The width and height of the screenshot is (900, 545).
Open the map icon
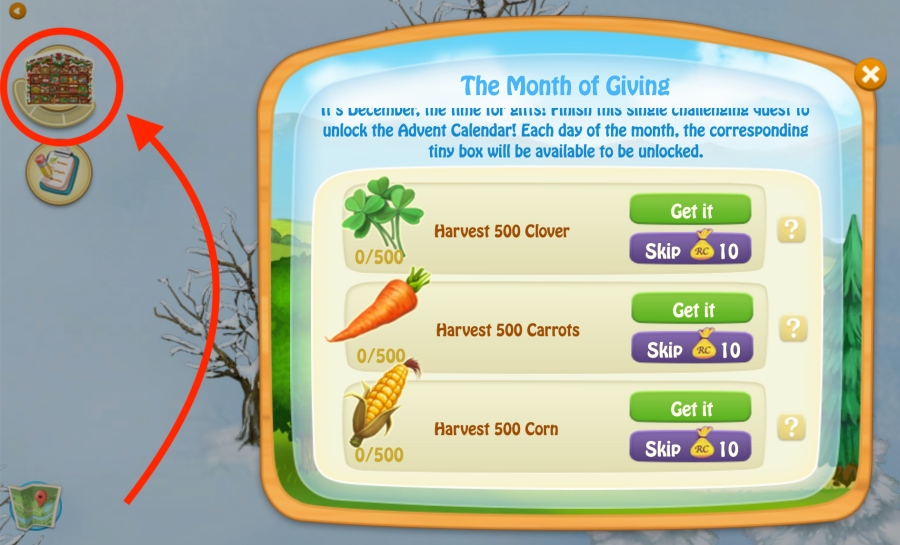(33, 506)
